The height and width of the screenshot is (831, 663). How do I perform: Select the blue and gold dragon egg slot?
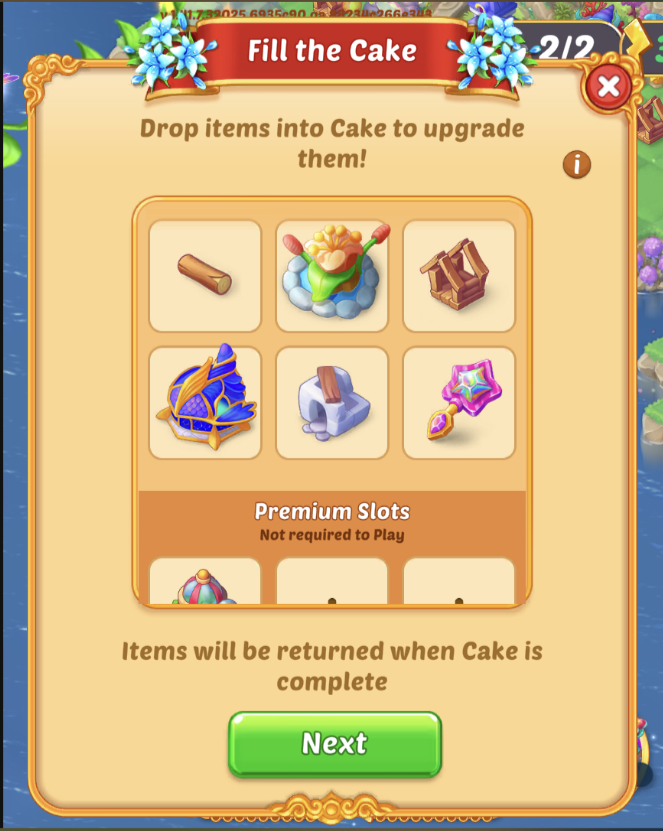click(x=205, y=403)
